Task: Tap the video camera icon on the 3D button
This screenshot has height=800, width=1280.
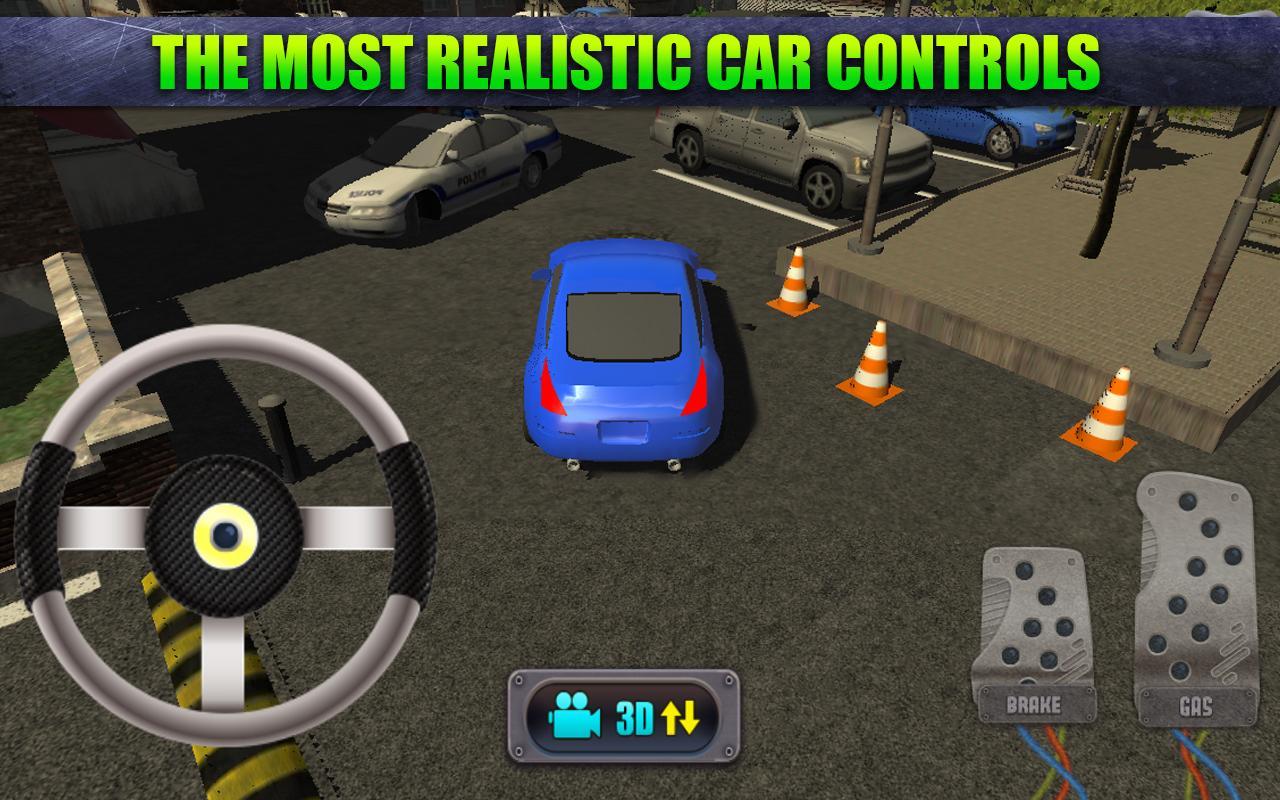Action: coord(575,717)
